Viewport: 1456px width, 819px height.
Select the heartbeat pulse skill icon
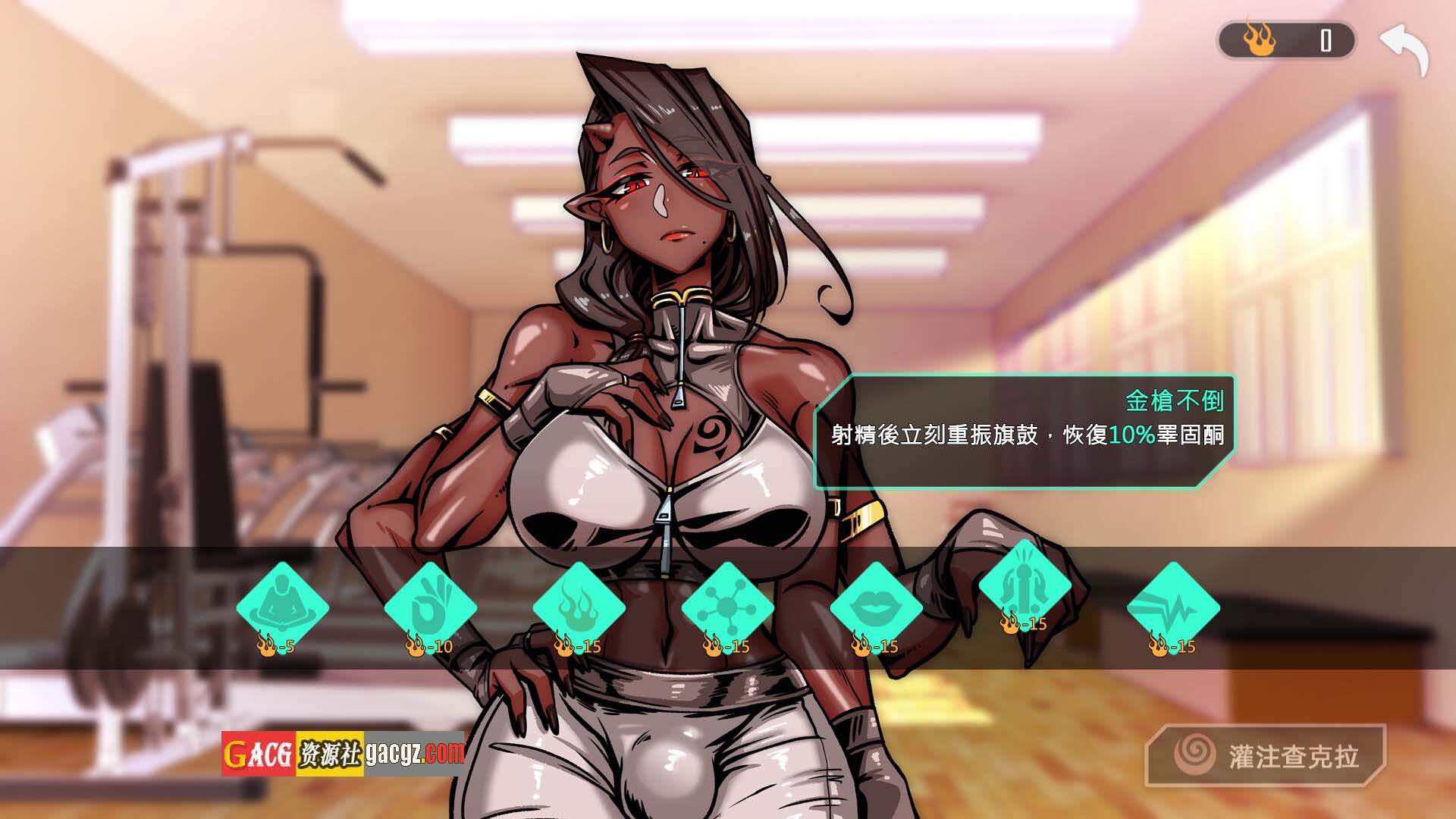point(1173,607)
